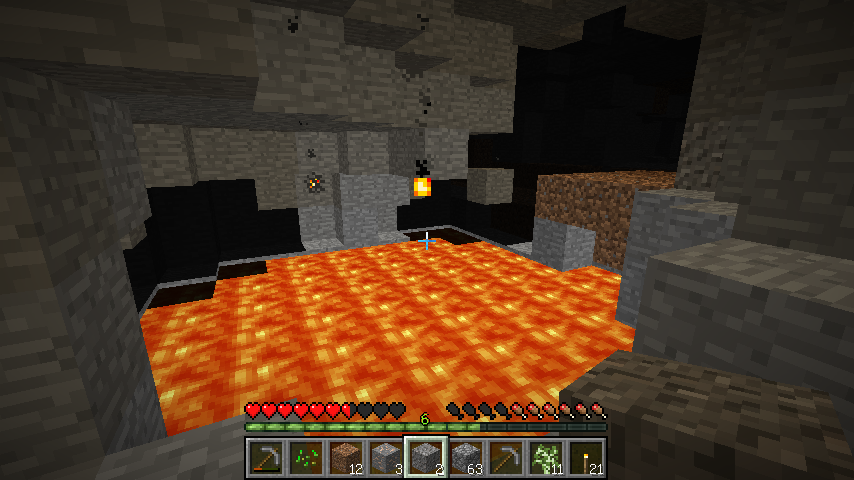Select the damaged pickaxe with durability bar
Screen dimensions: 854x480
tap(265, 458)
